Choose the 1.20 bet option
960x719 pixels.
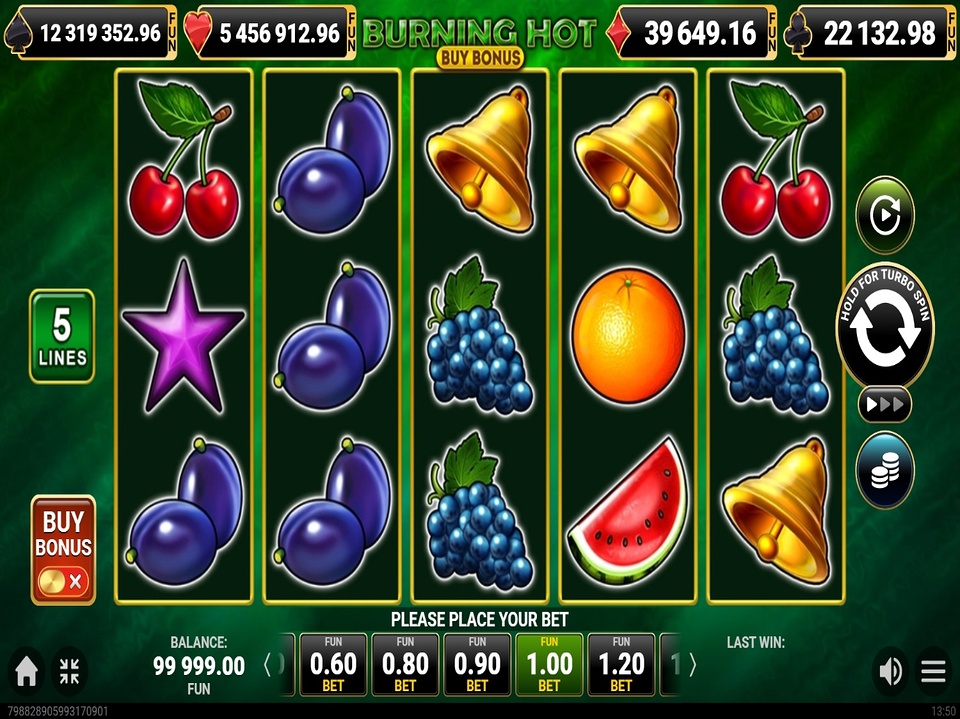tap(621, 664)
